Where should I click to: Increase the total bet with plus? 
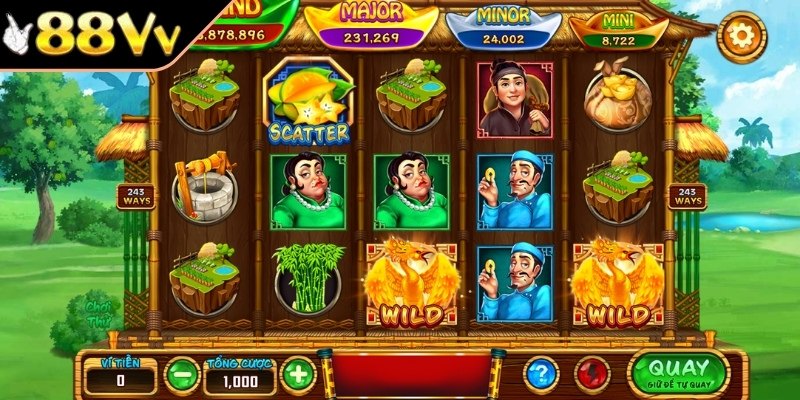[x=298, y=375]
